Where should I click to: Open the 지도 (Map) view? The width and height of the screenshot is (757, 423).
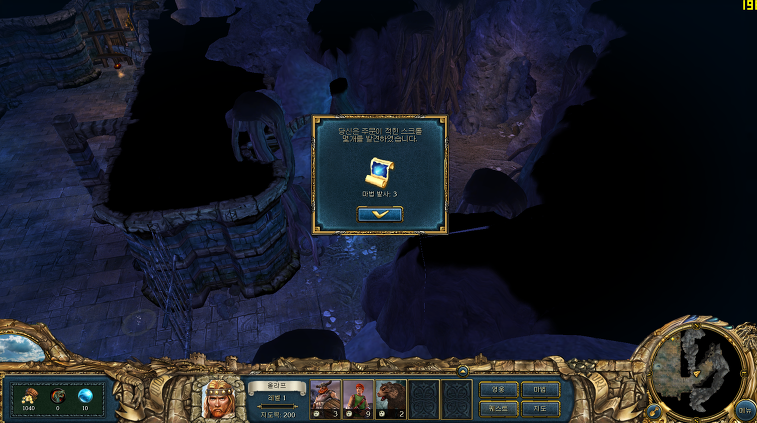[540, 408]
